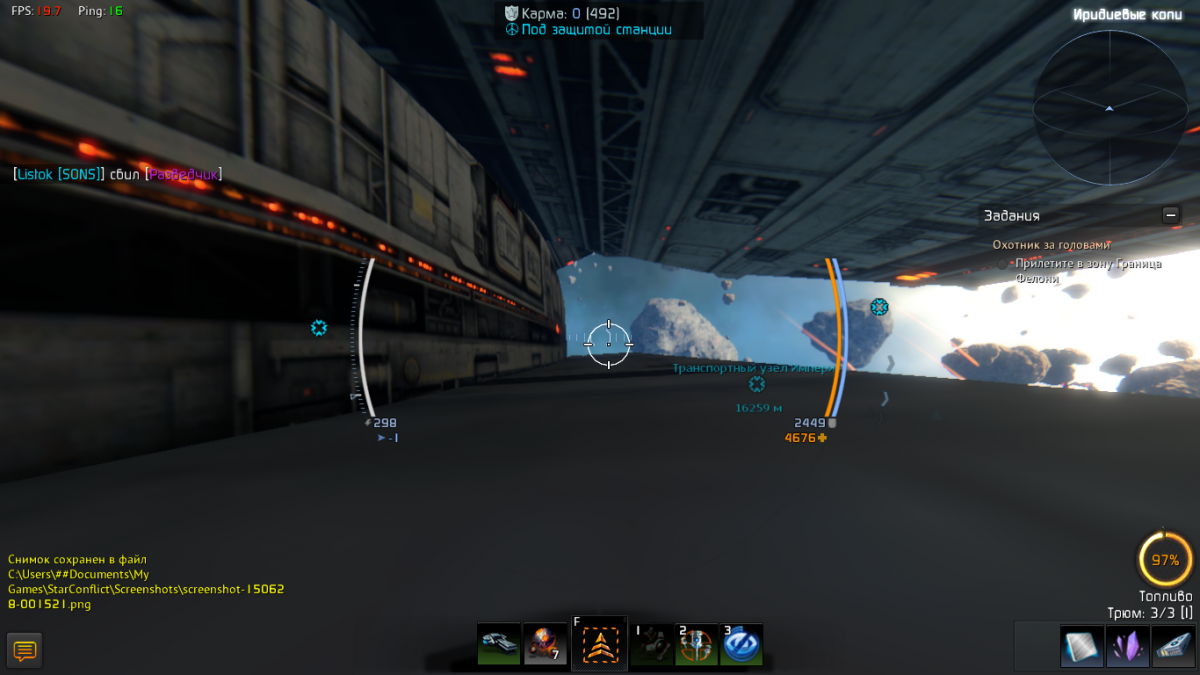Activate the blue circular module in slot 3
The height and width of the screenshot is (675, 1200).
[741, 645]
